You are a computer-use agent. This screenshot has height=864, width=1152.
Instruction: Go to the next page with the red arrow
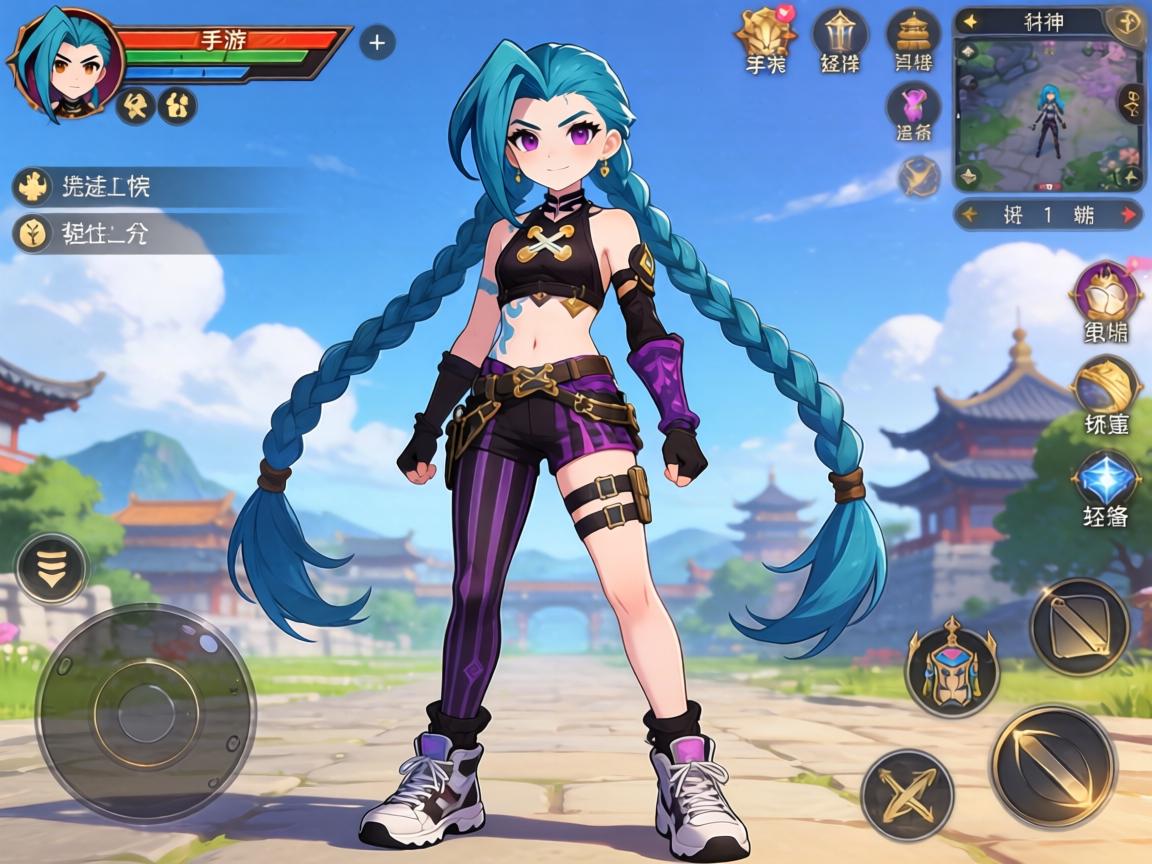[x=1129, y=214]
